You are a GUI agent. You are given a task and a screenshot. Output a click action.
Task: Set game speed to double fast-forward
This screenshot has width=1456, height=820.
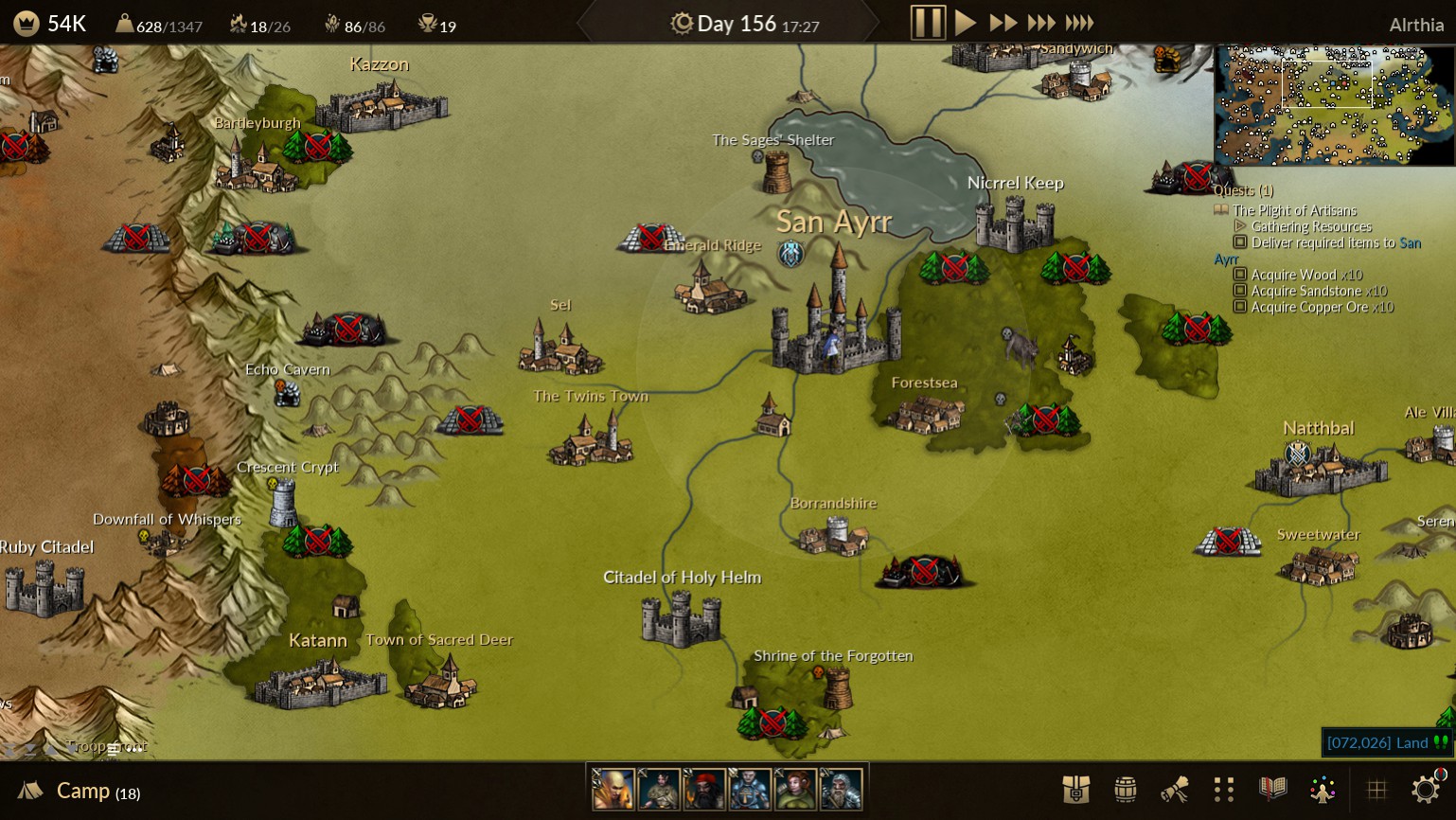click(1003, 23)
